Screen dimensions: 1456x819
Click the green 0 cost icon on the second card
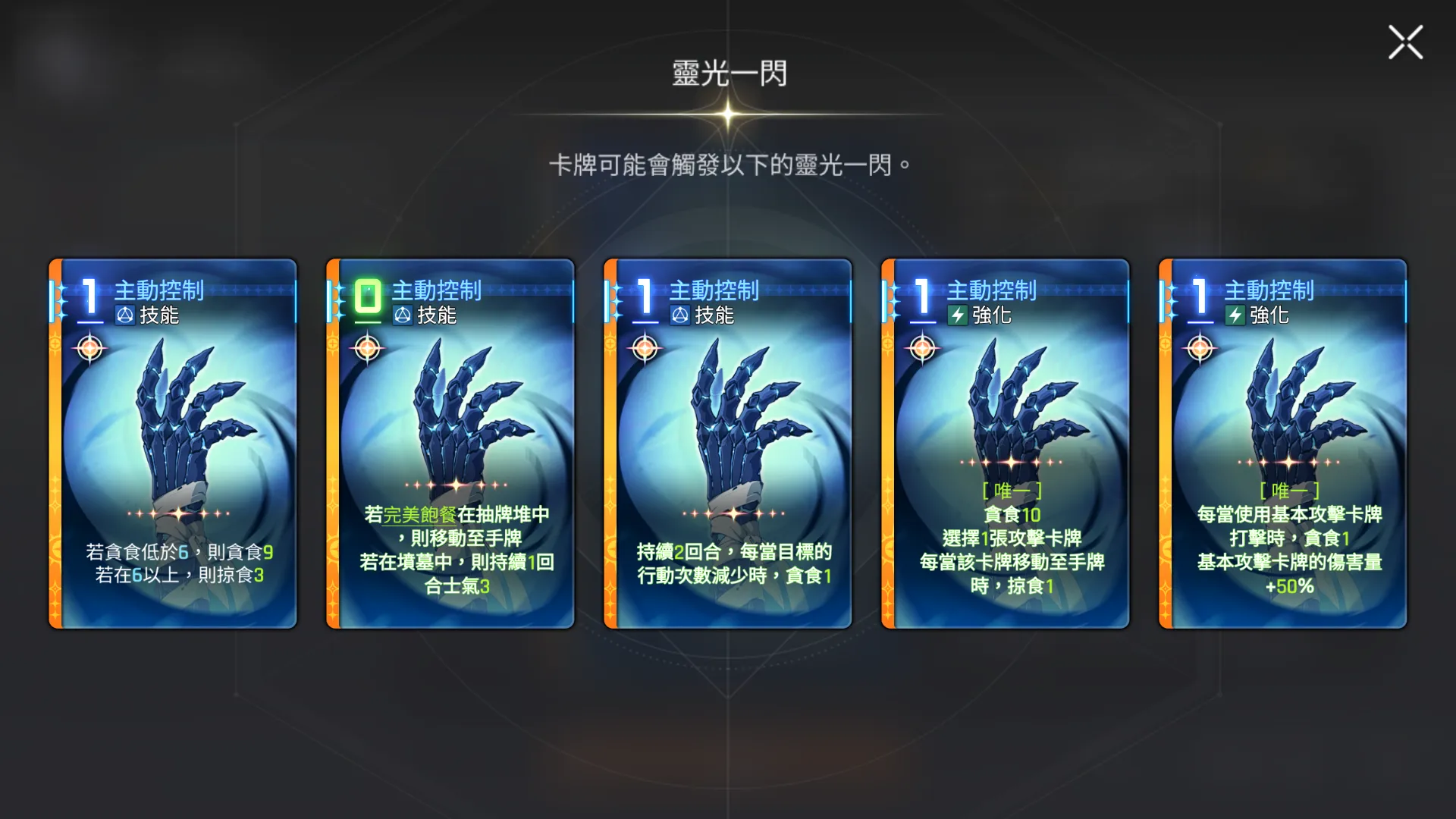tap(367, 296)
